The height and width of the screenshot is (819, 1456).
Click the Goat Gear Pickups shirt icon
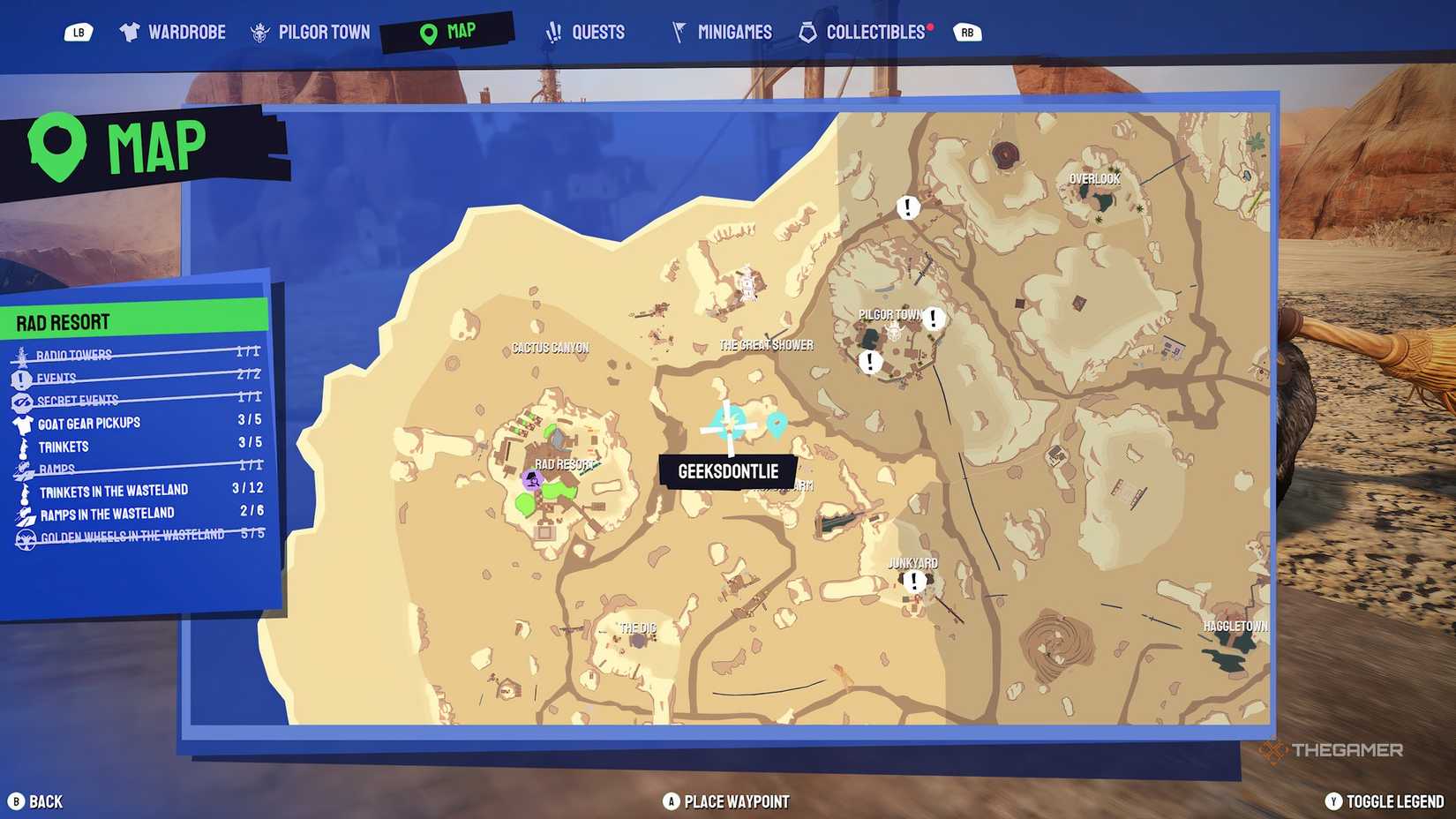(x=21, y=422)
